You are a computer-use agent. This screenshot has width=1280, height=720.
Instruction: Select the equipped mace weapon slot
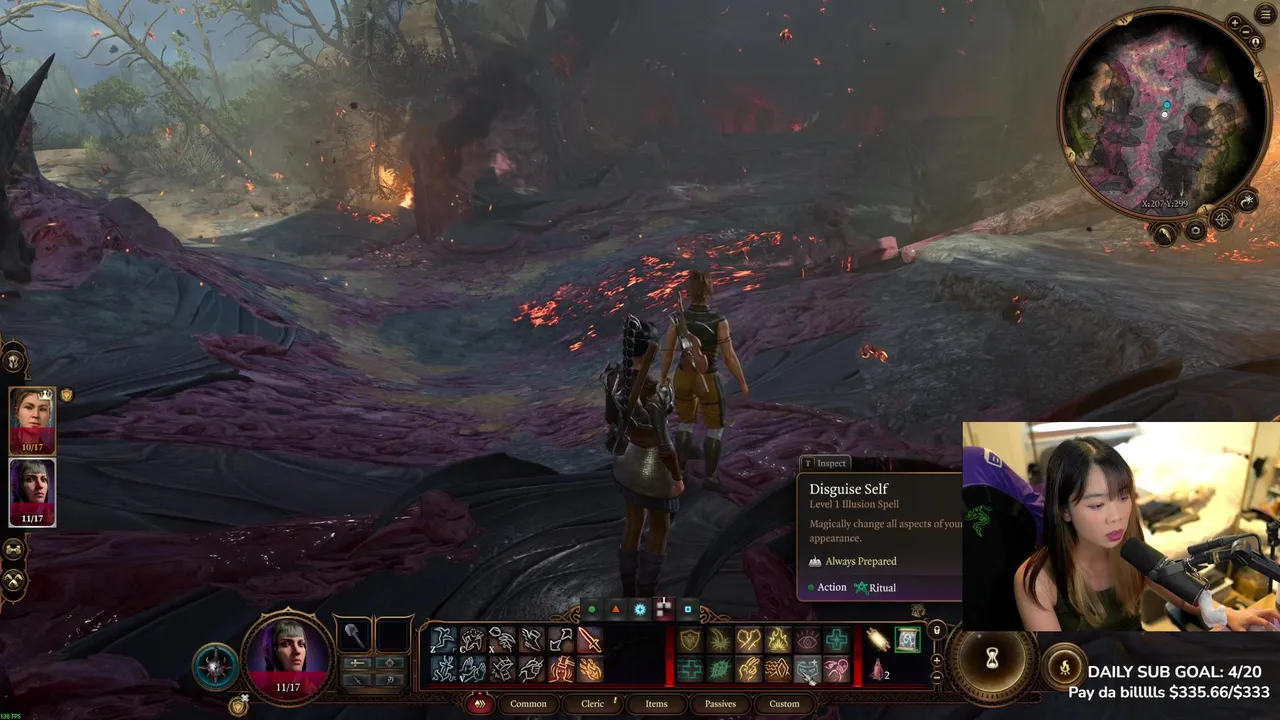[x=354, y=634]
